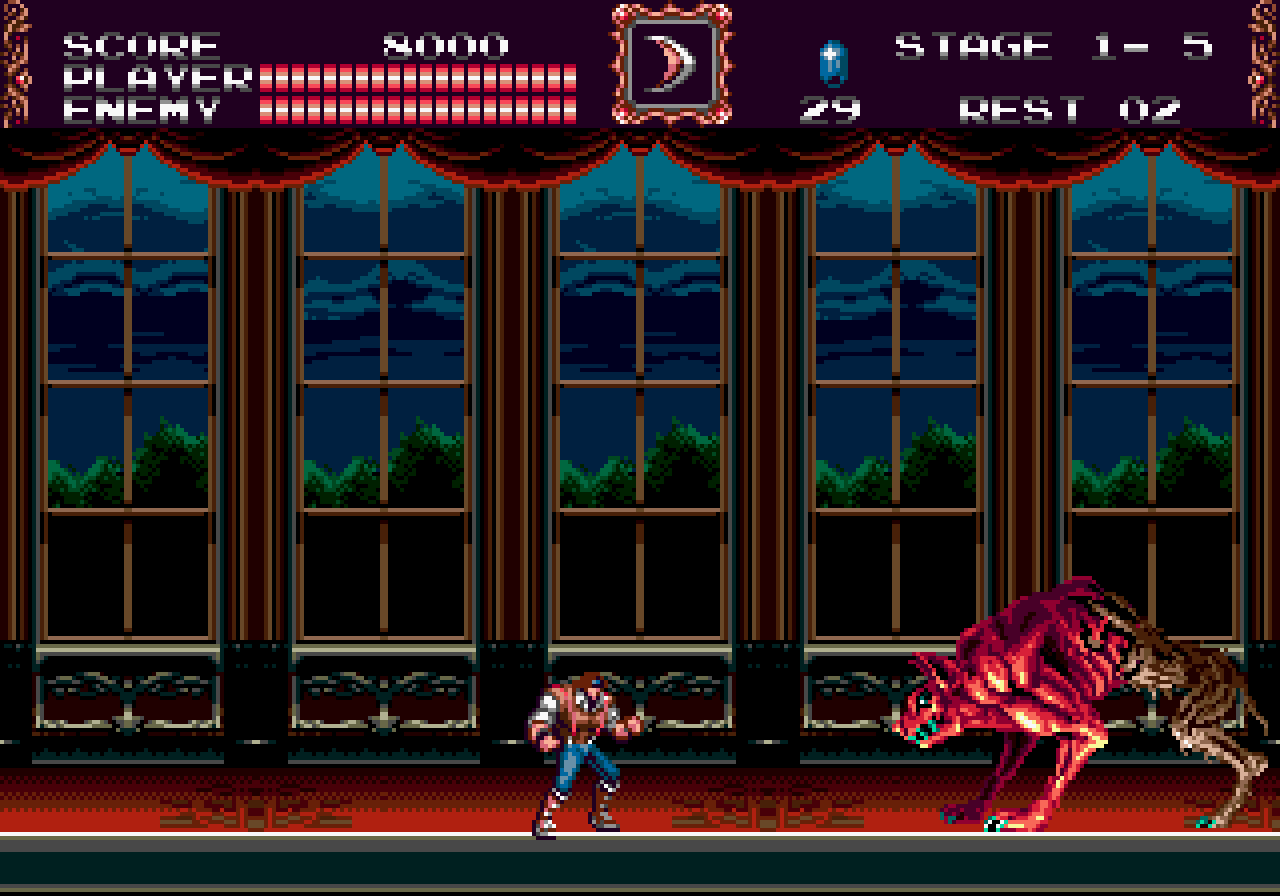
Task: Expand the score value 8000
Action: (443, 43)
